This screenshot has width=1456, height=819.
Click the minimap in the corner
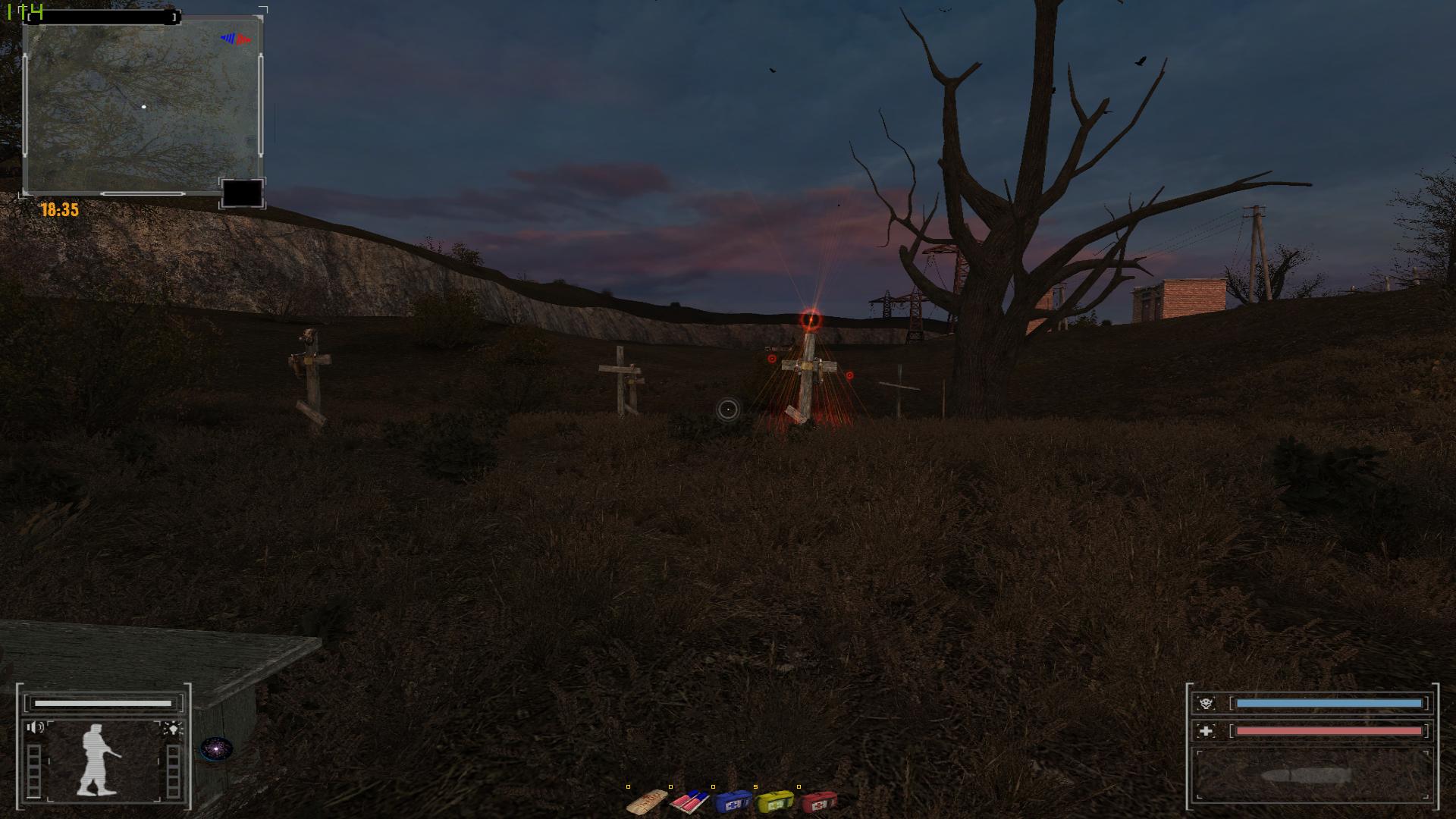(x=142, y=105)
